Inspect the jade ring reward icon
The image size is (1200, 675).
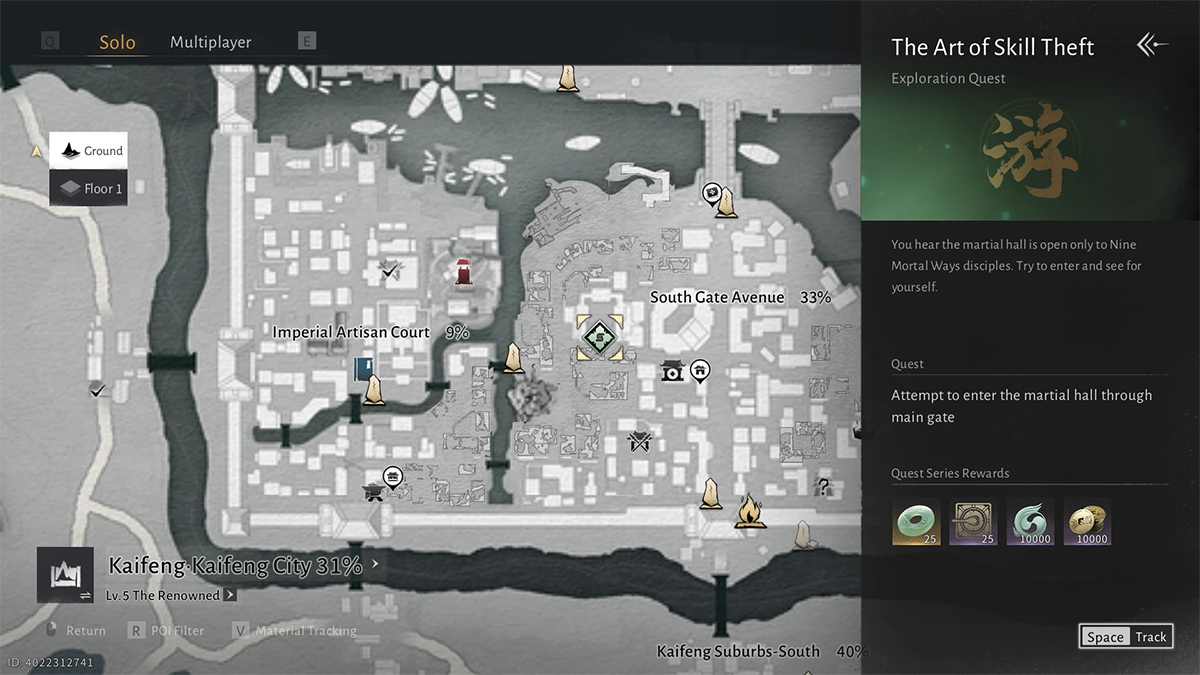pos(916,521)
